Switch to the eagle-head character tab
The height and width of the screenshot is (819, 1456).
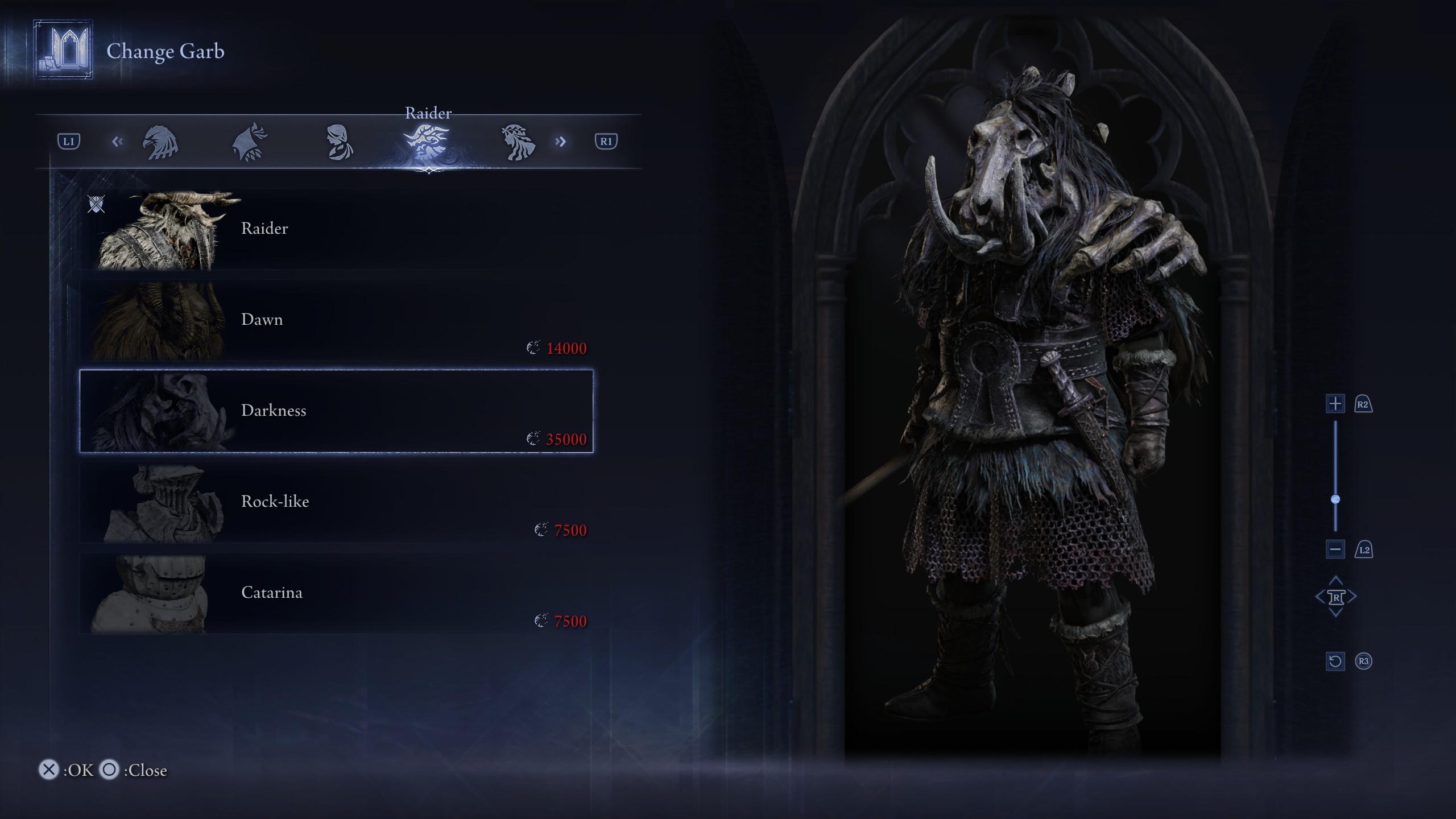coord(160,142)
